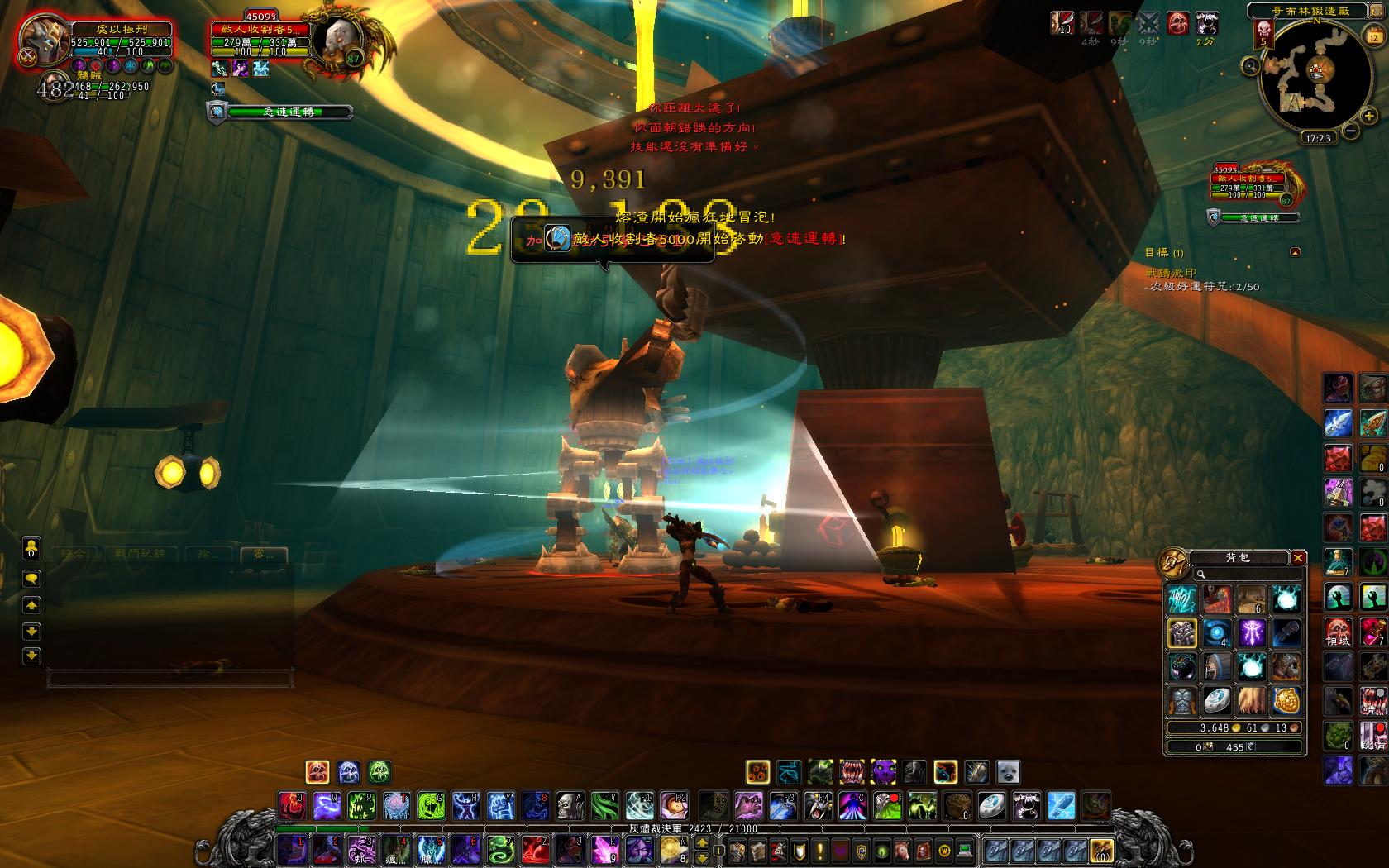Screen dimensions: 1389x868
Task: Select the purple eye sigil item in the bag
Action: point(1250,633)
